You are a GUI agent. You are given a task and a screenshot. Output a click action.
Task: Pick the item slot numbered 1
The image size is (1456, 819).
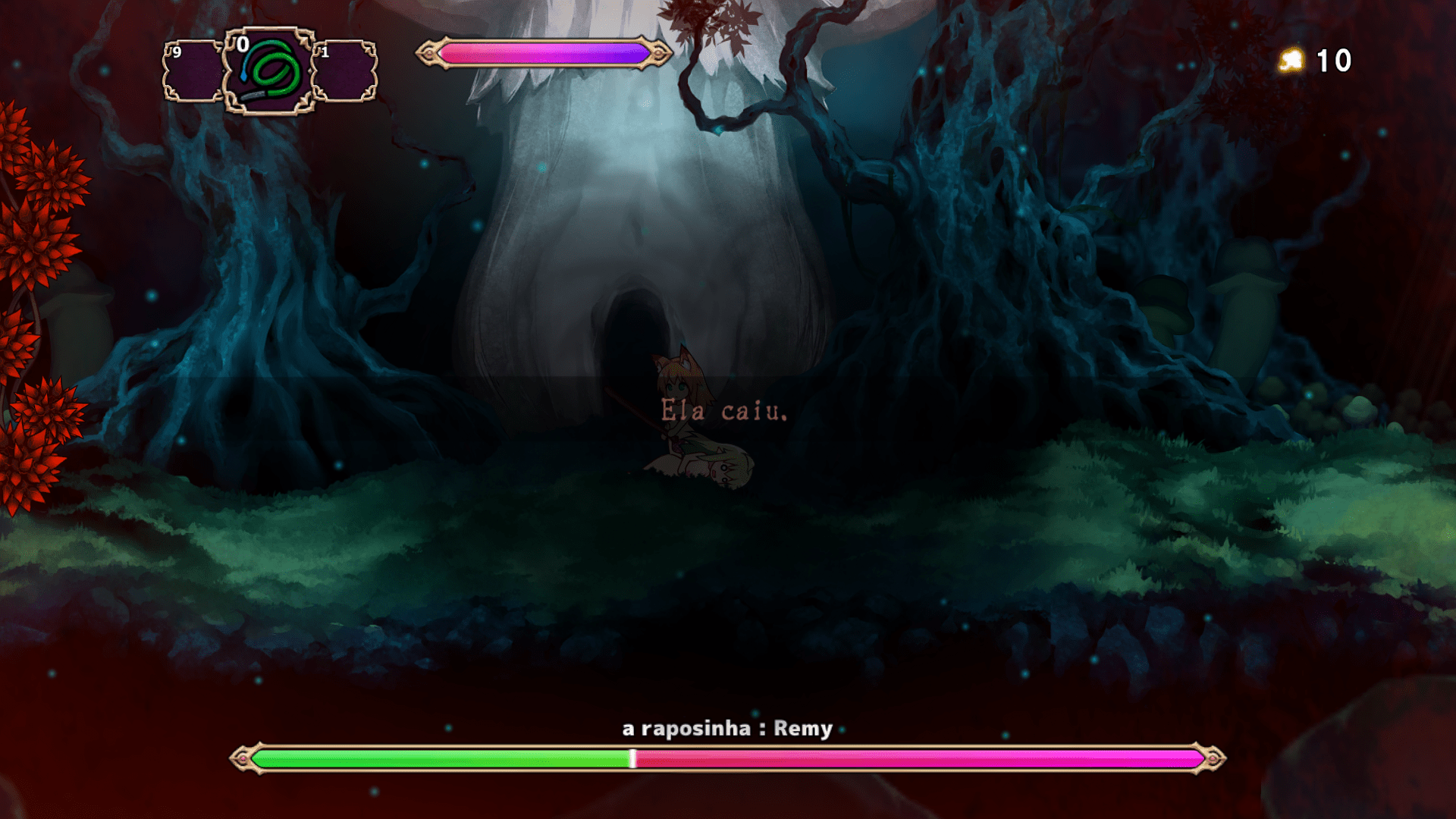point(345,71)
